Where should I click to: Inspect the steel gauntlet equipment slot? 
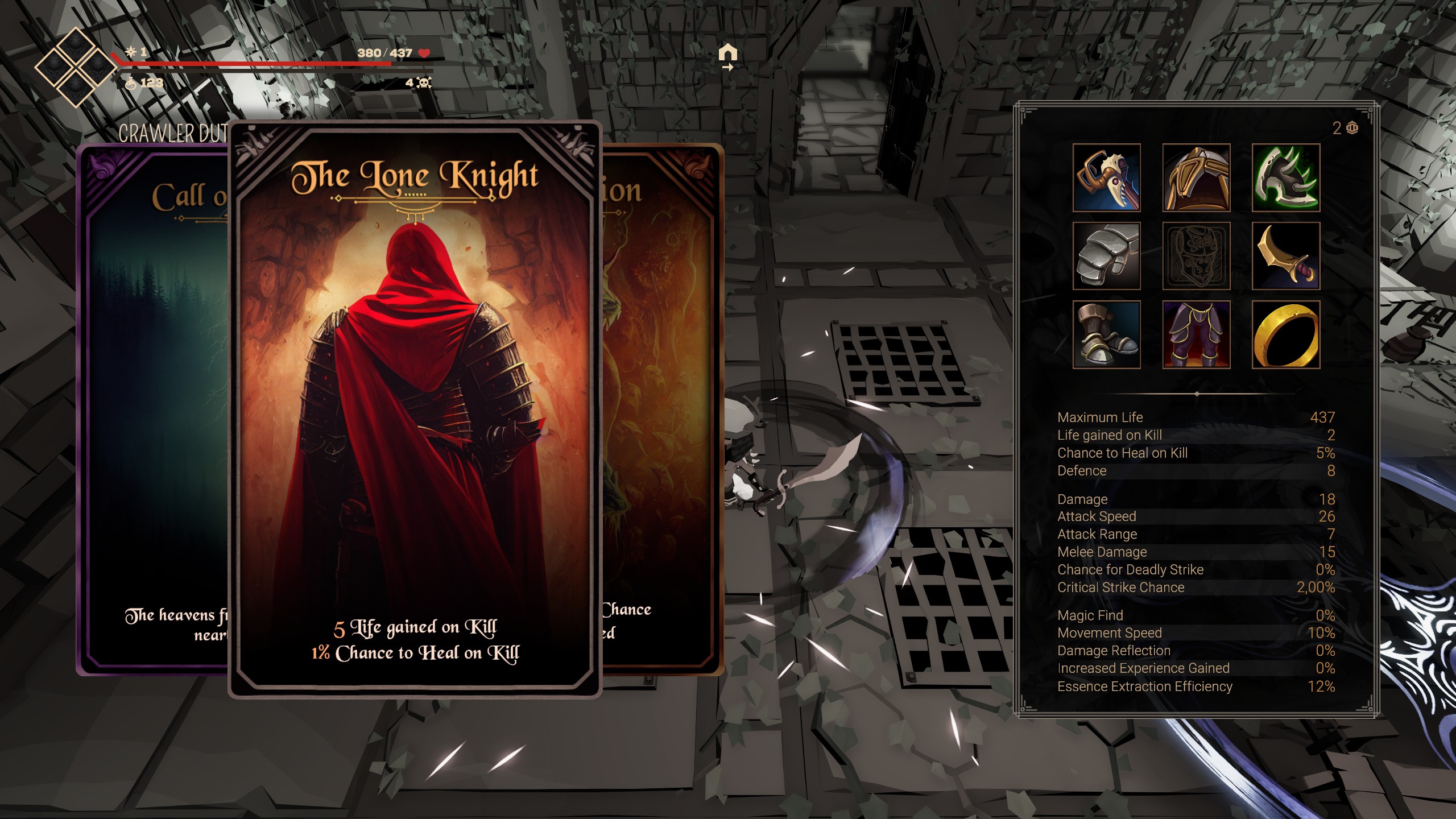(x=1106, y=256)
